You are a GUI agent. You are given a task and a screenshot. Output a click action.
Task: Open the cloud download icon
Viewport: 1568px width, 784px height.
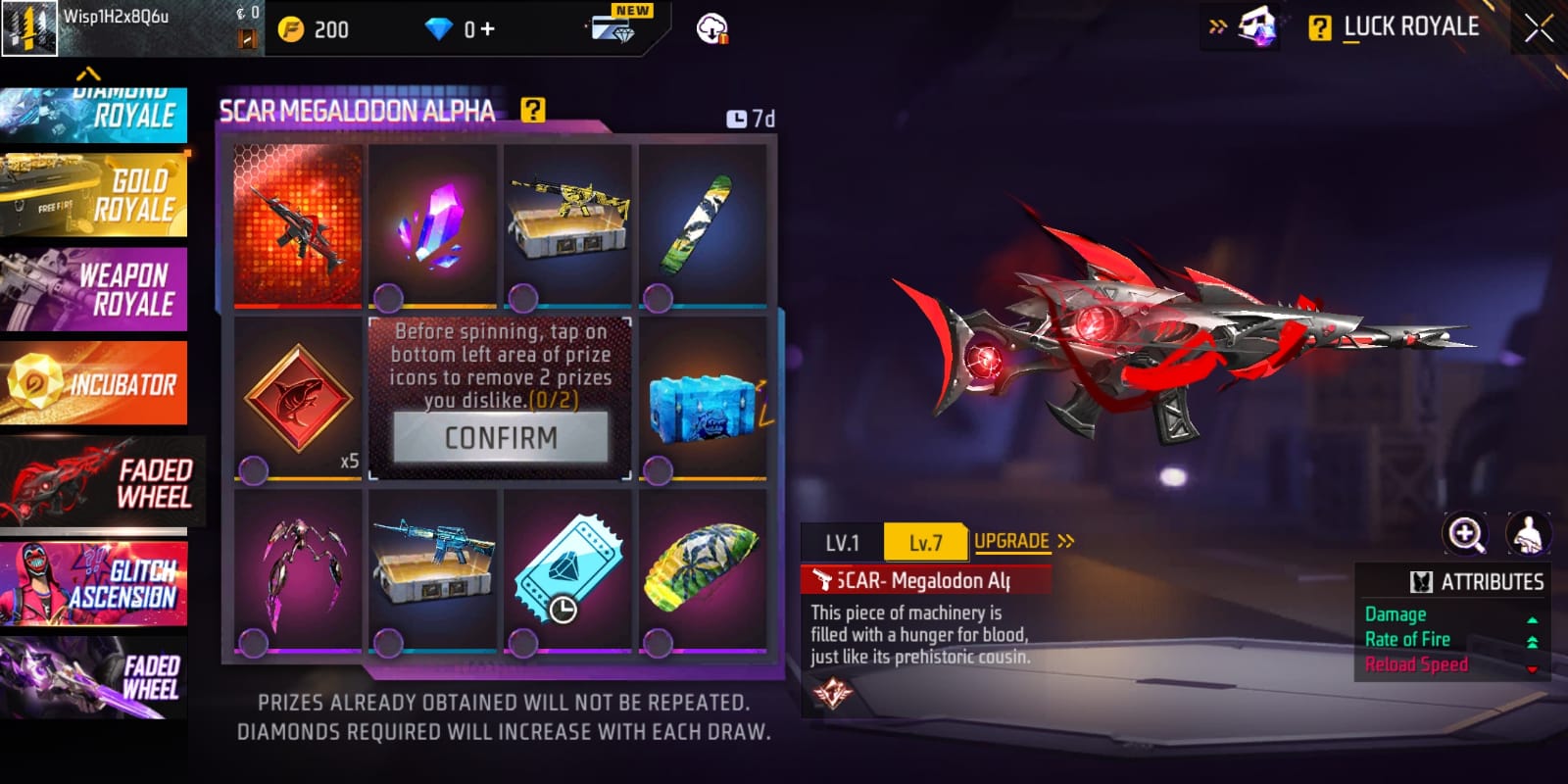tap(710, 29)
